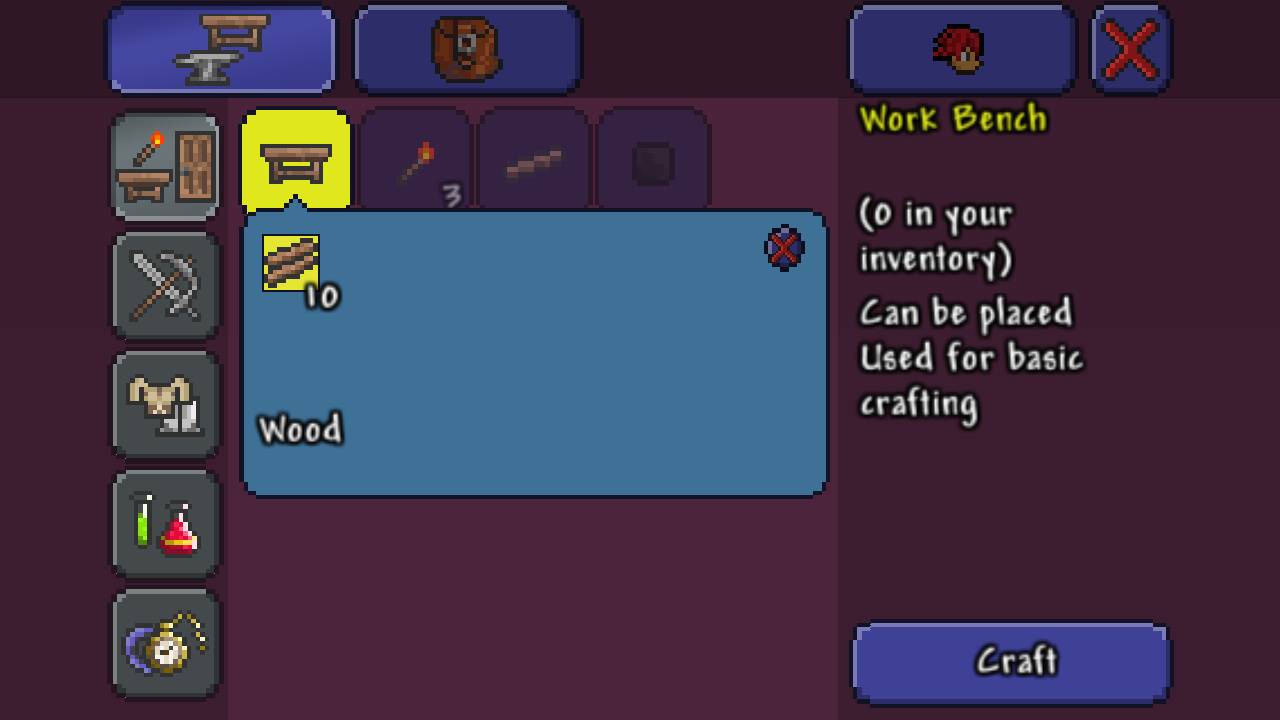Choose the wooden plank recipe slot
The width and height of the screenshot is (1280, 720).
click(534, 162)
